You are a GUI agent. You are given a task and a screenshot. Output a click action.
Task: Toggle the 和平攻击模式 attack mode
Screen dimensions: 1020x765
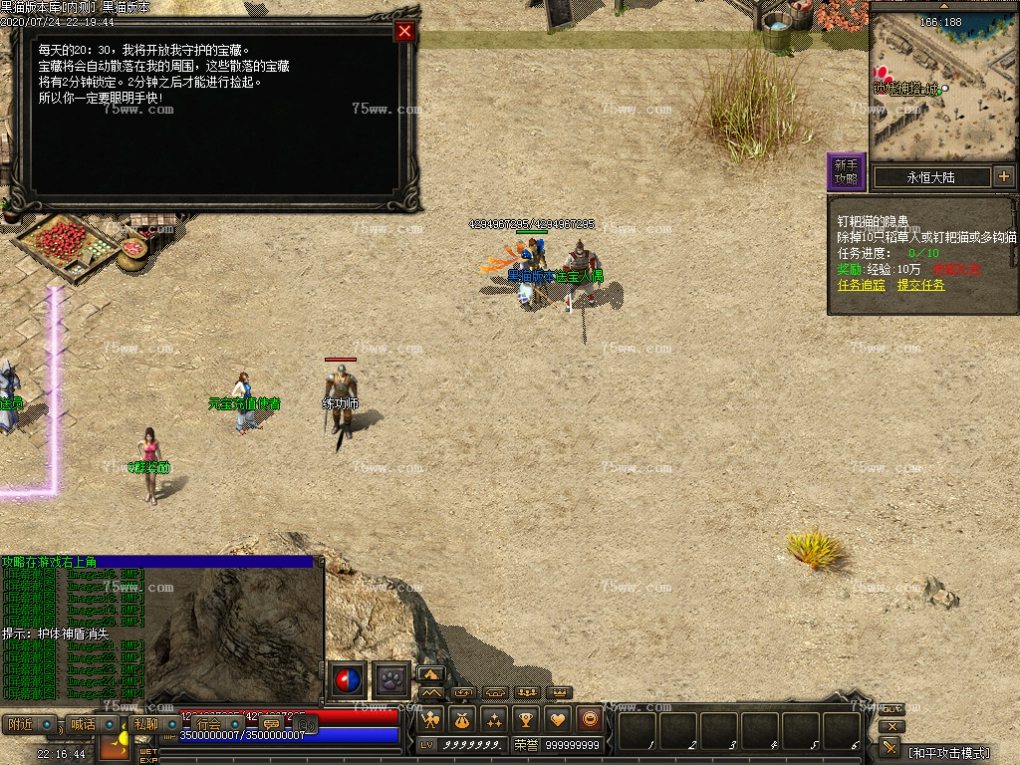(949, 752)
